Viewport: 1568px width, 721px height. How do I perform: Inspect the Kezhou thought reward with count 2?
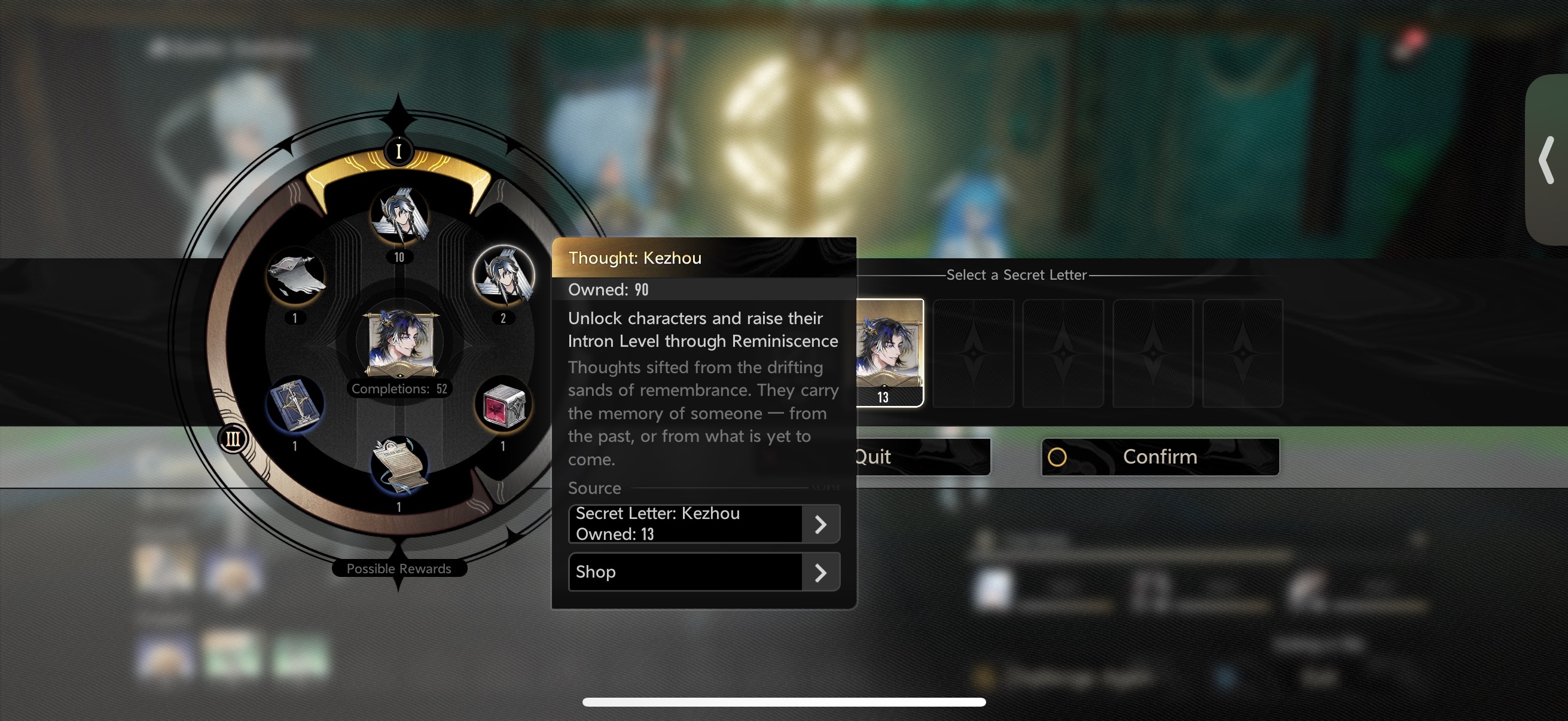(x=504, y=276)
